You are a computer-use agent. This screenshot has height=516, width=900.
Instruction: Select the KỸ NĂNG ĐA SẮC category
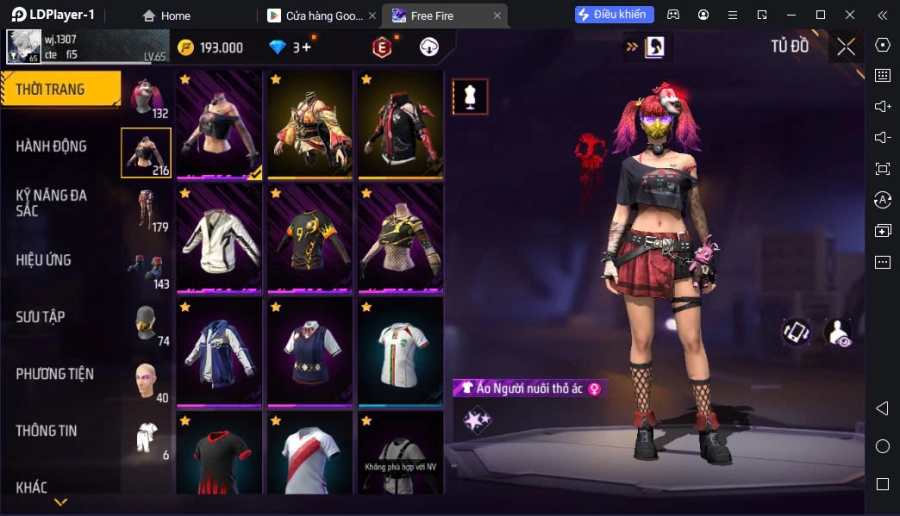point(52,203)
